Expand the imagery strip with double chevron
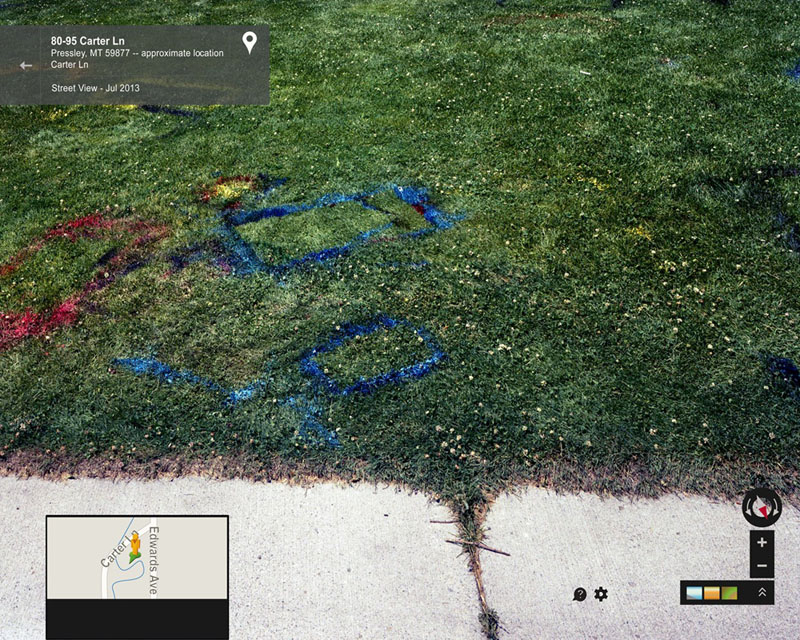This screenshot has width=800, height=640. [762, 592]
